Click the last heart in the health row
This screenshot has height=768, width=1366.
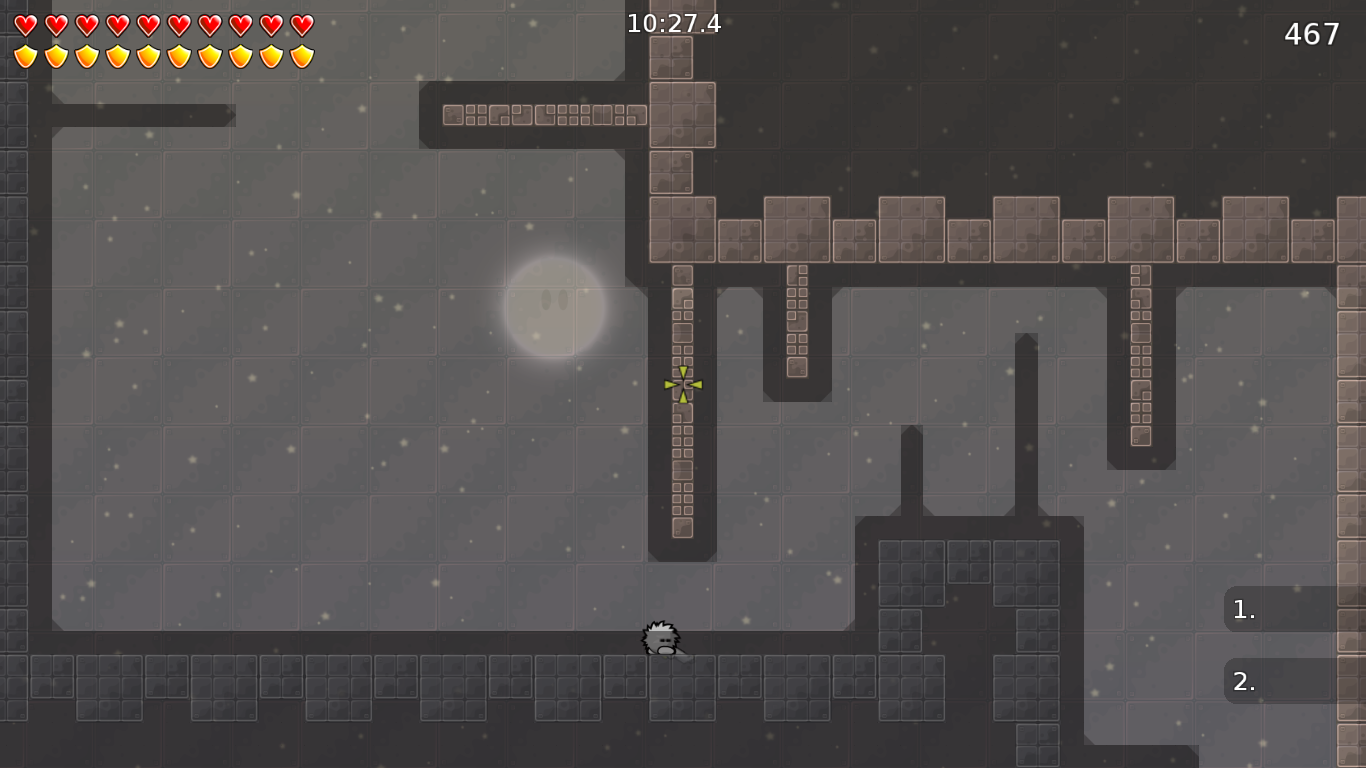click(x=300, y=24)
